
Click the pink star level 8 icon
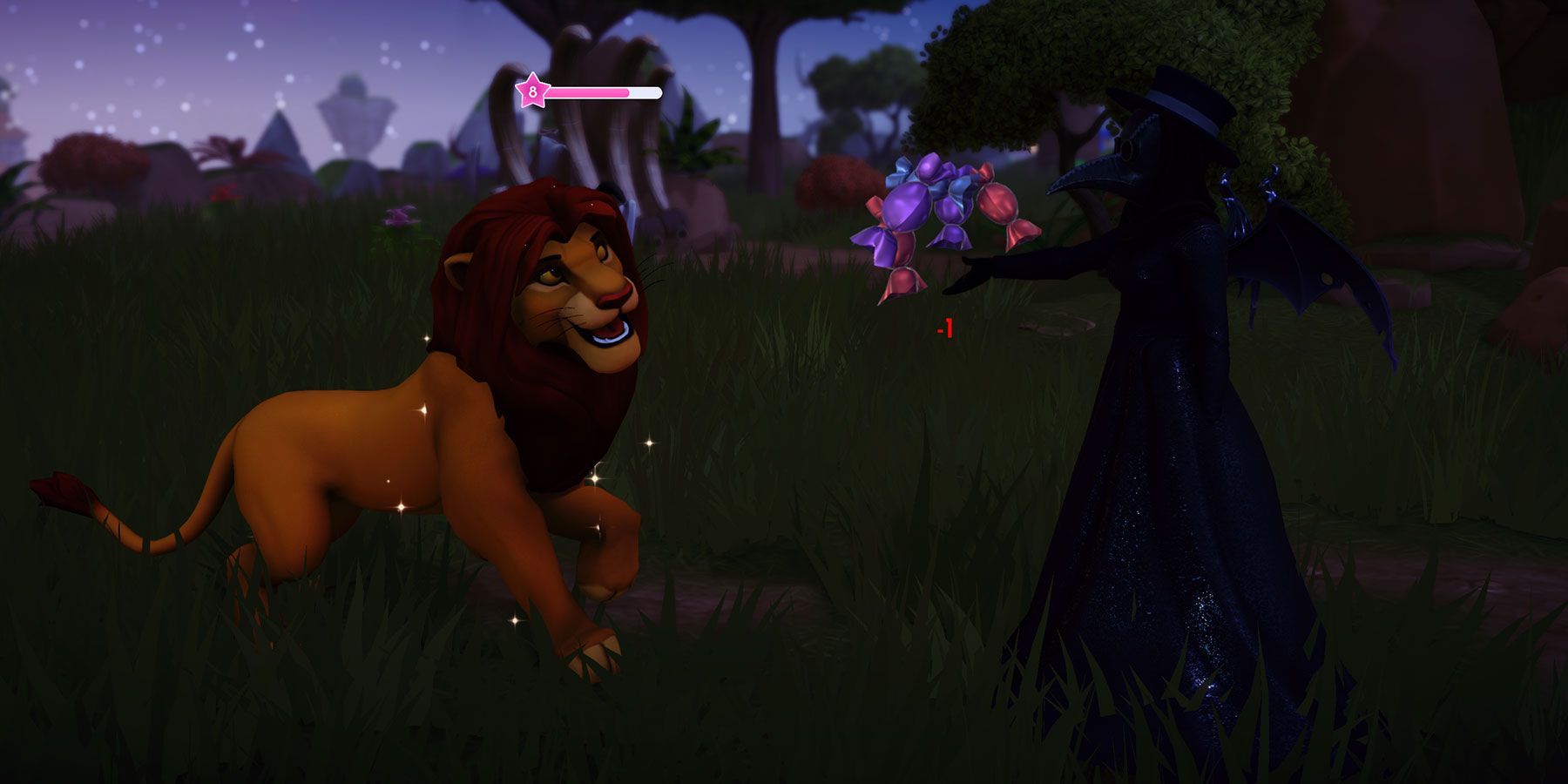click(532, 90)
